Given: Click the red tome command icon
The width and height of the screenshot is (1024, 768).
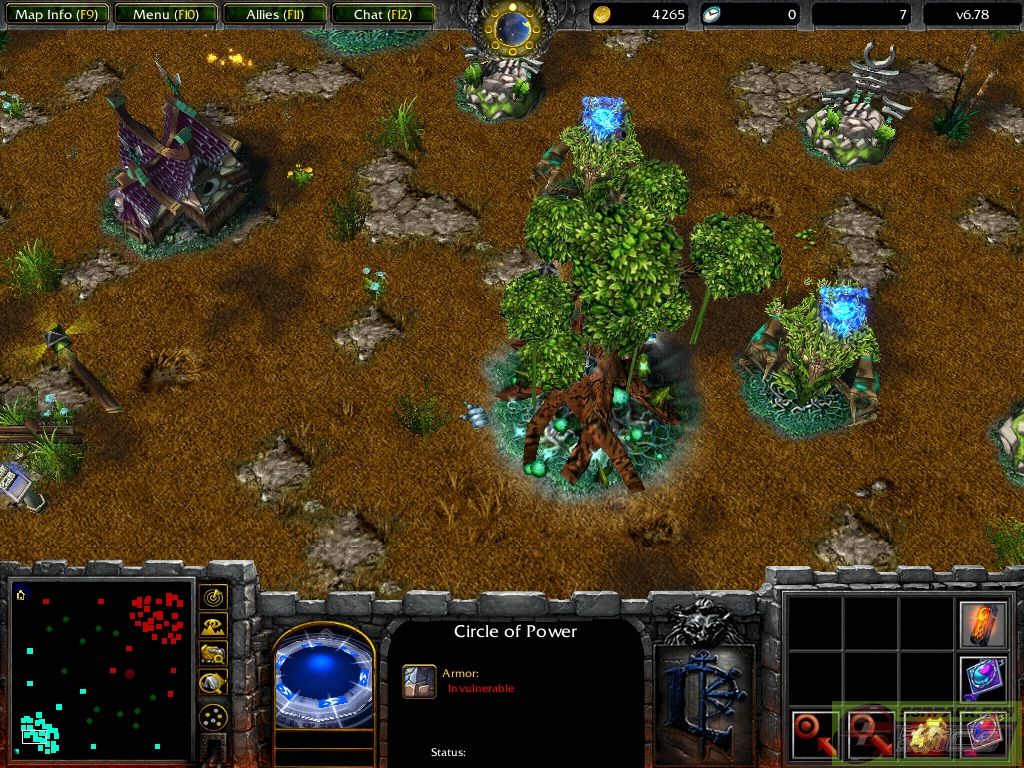Looking at the screenshot, I should click(982, 734).
